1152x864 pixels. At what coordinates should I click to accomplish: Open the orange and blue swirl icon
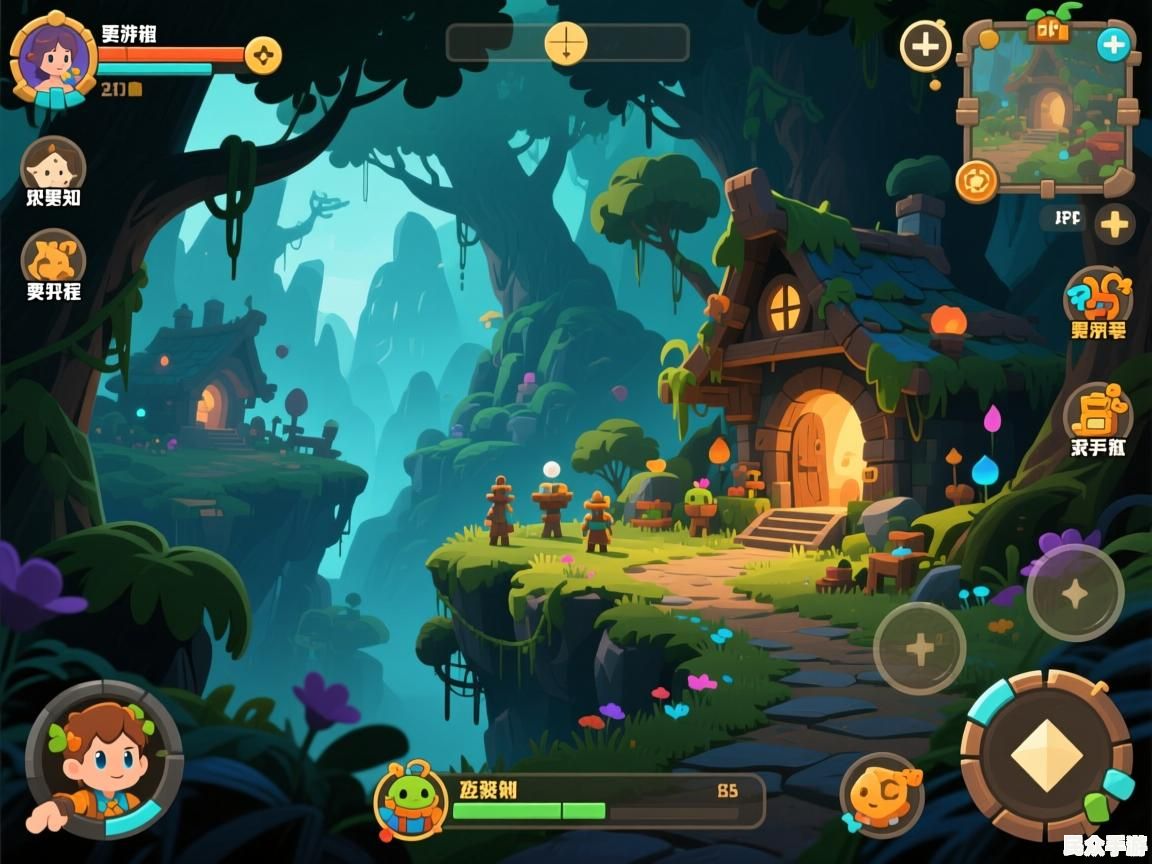(x=1098, y=296)
